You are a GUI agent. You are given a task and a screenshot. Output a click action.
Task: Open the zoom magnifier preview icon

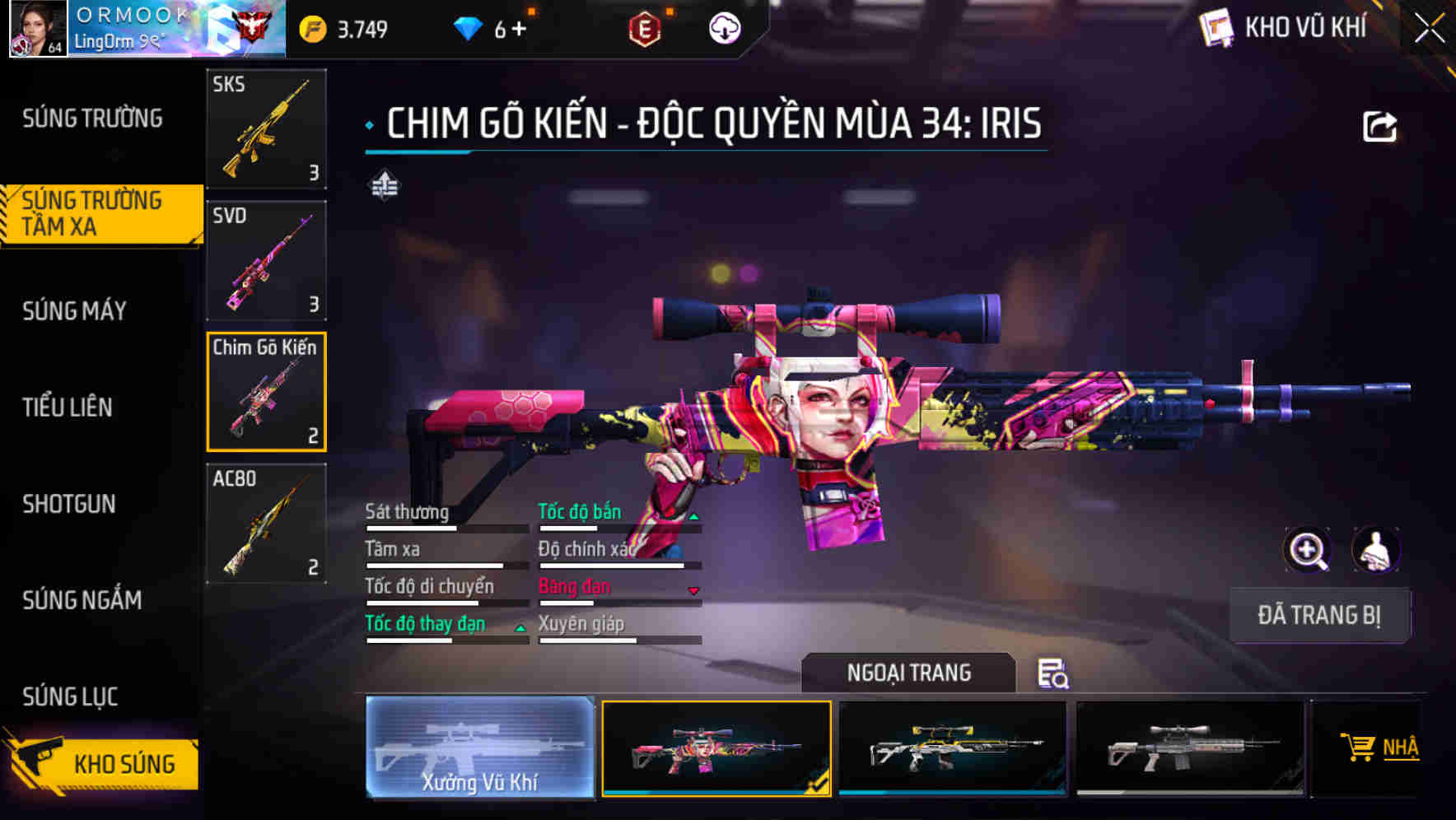click(1309, 550)
